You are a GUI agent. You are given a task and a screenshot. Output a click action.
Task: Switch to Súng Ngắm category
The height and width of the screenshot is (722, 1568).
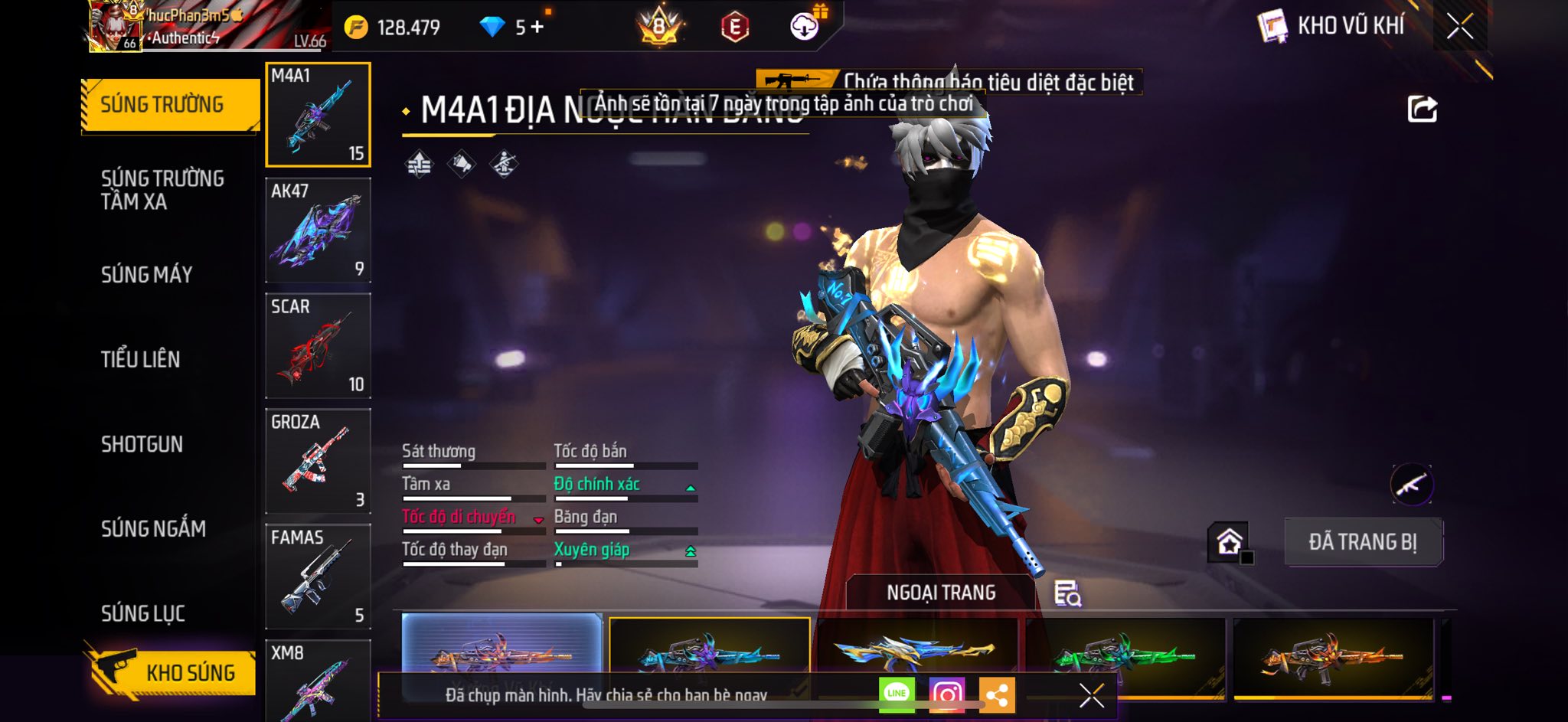click(x=153, y=528)
